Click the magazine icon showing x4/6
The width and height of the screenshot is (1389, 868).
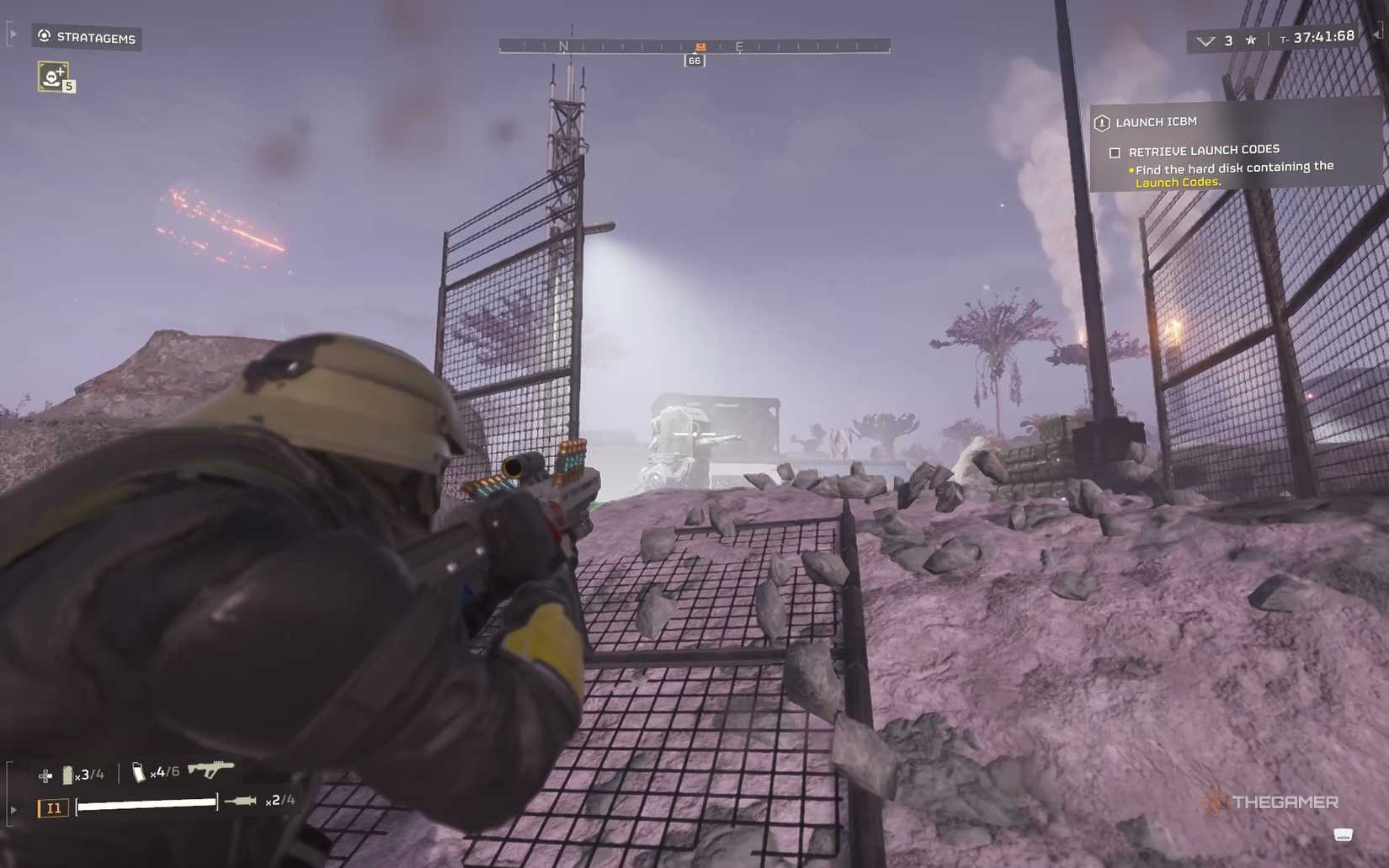pos(139,772)
